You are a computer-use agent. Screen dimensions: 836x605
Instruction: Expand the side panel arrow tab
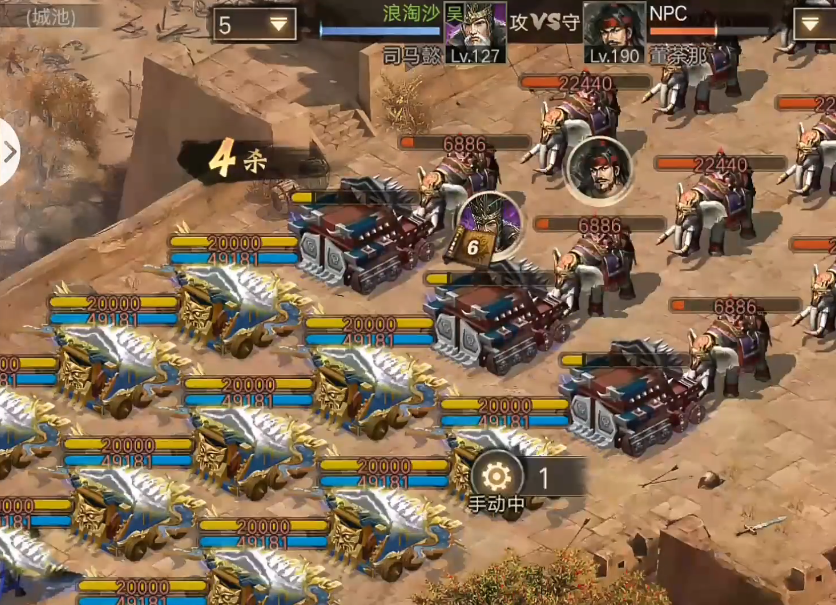pyautogui.click(x=9, y=152)
